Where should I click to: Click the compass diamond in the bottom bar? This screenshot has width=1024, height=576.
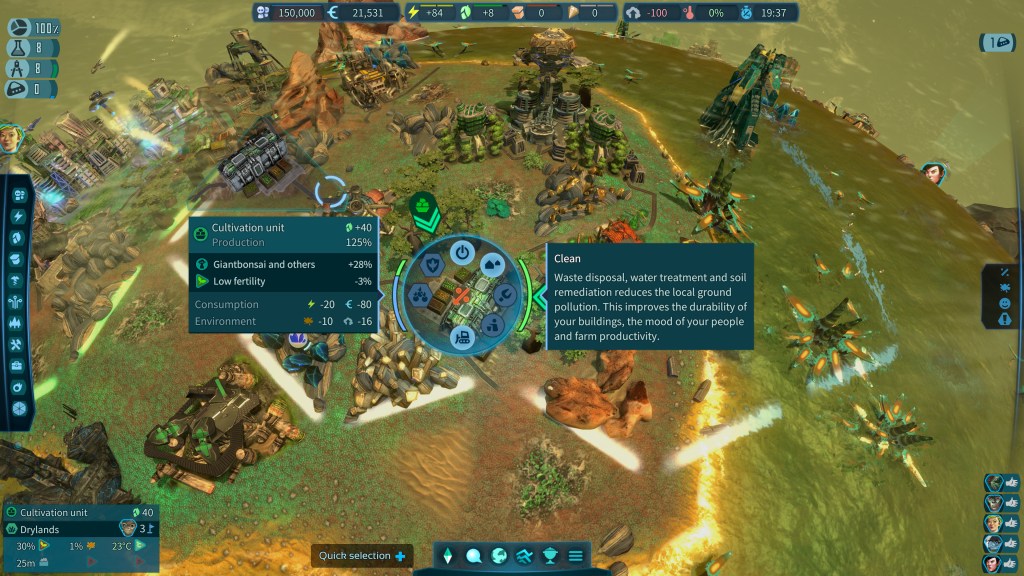click(x=447, y=556)
